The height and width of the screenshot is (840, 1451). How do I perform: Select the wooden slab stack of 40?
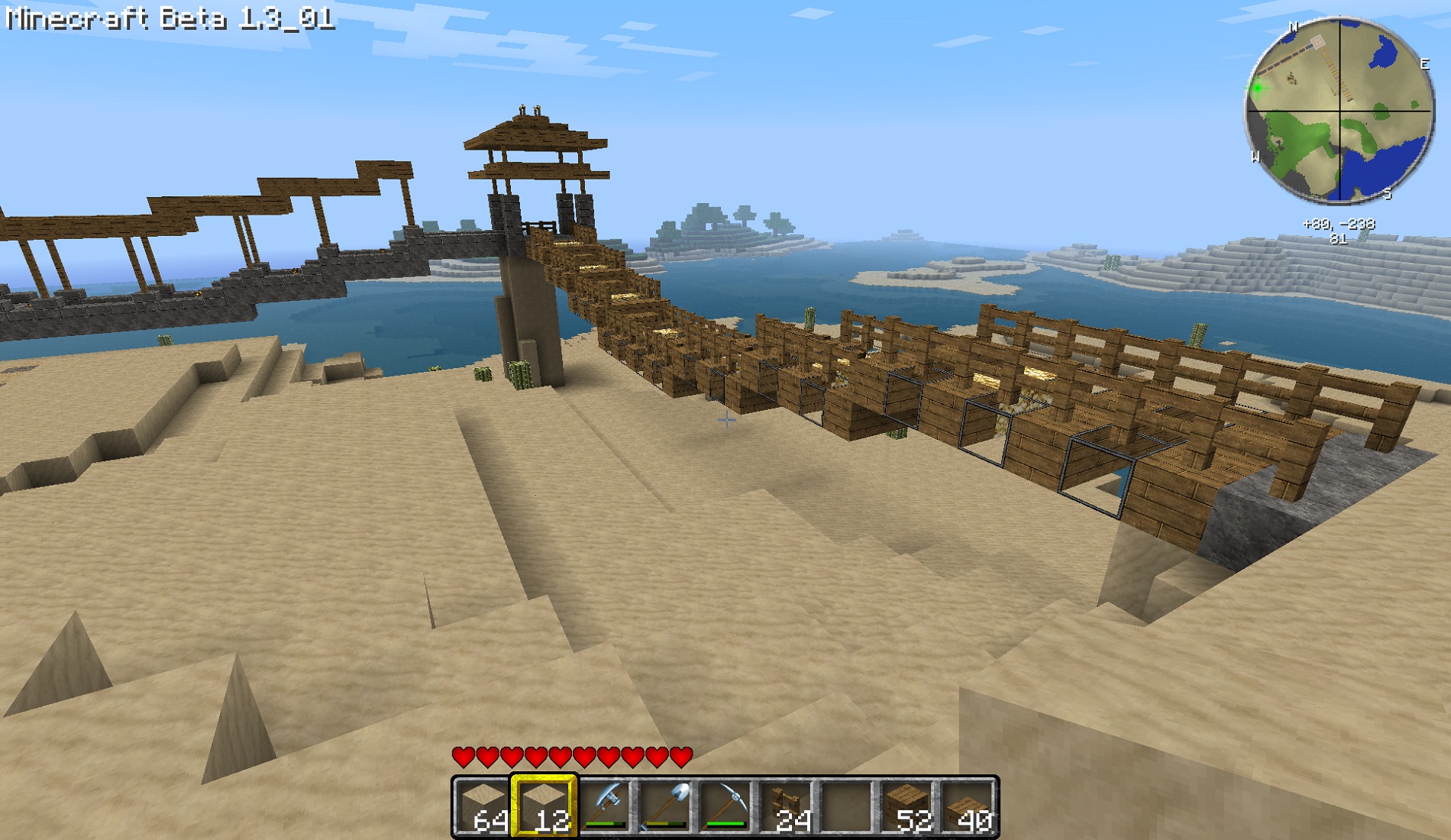(x=968, y=807)
